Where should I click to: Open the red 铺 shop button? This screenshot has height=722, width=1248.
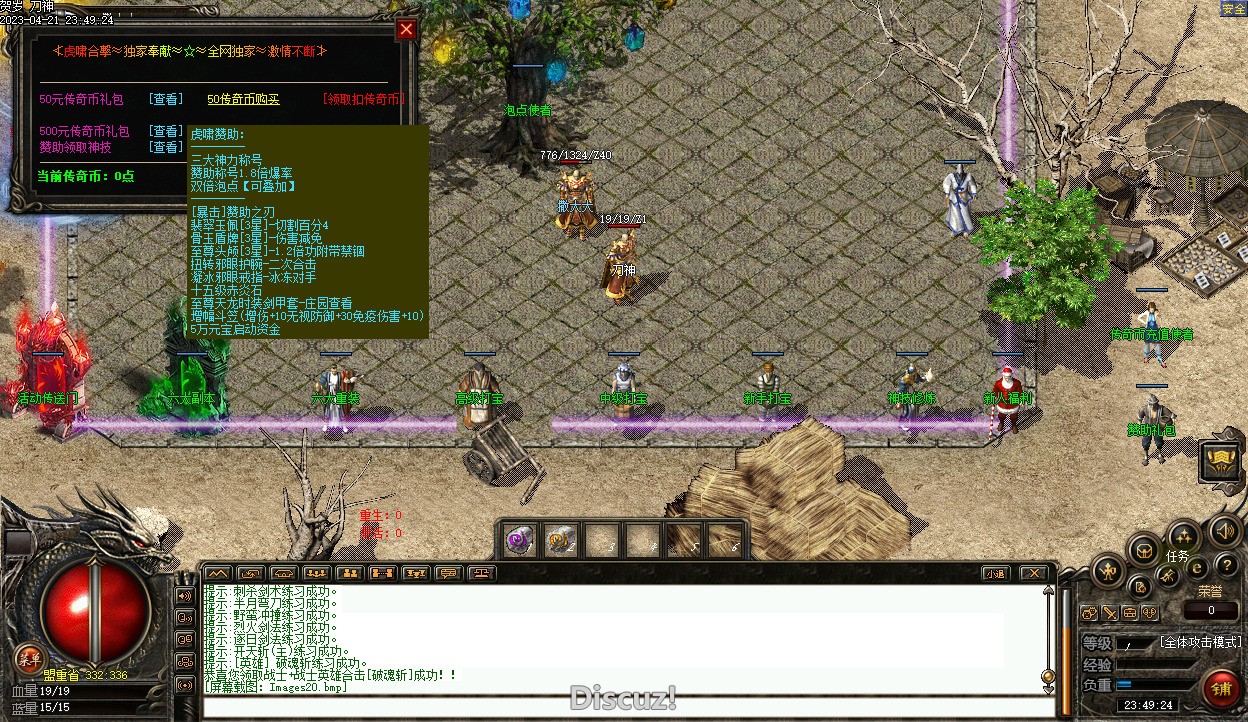click(x=1221, y=687)
